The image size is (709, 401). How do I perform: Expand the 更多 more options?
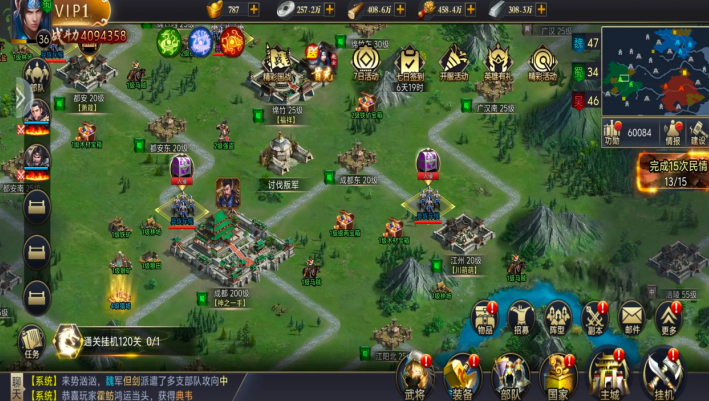[x=669, y=318]
